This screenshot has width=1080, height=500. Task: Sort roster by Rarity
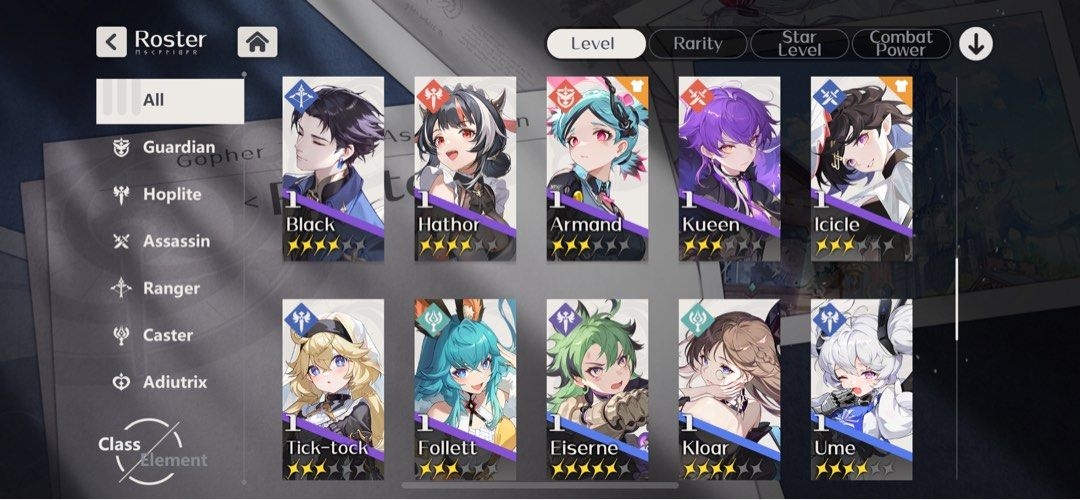coord(698,43)
